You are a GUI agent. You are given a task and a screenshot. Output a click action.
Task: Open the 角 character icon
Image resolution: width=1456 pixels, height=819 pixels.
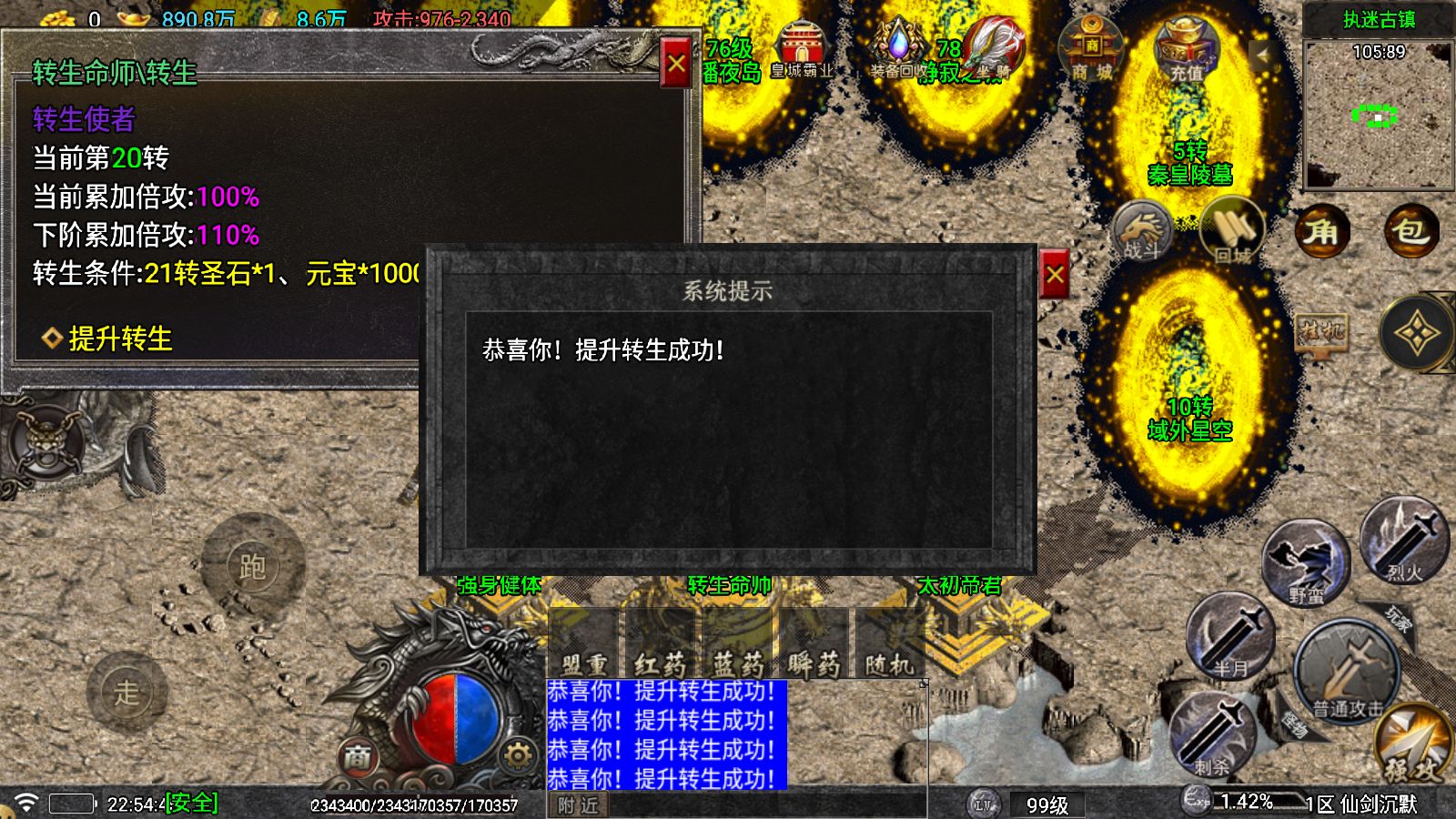click(1321, 232)
